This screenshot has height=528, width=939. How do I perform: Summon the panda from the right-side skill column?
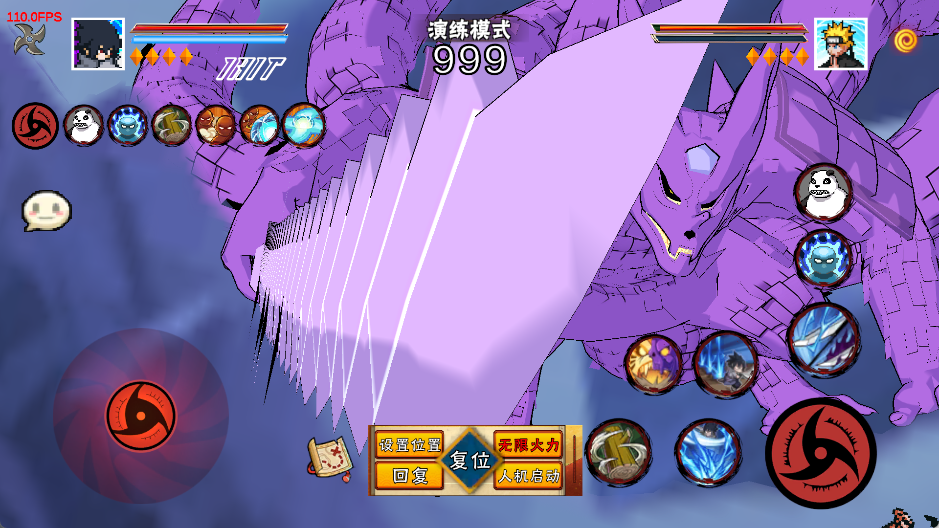(x=823, y=191)
